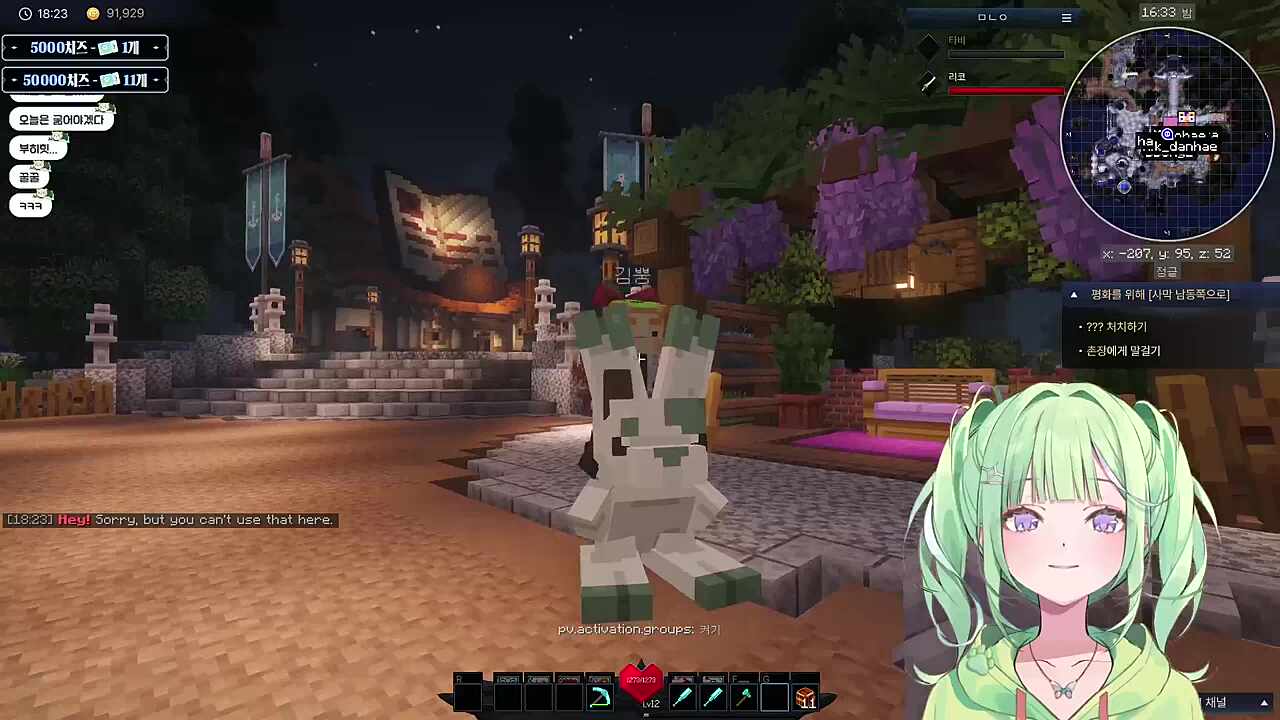Select party member 리코 entry

pos(995,83)
